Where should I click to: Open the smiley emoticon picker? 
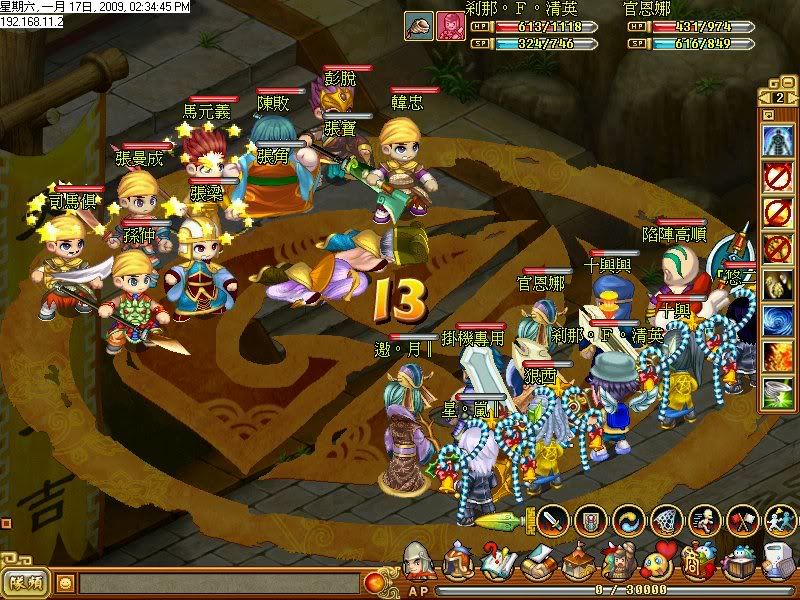tap(65, 582)
